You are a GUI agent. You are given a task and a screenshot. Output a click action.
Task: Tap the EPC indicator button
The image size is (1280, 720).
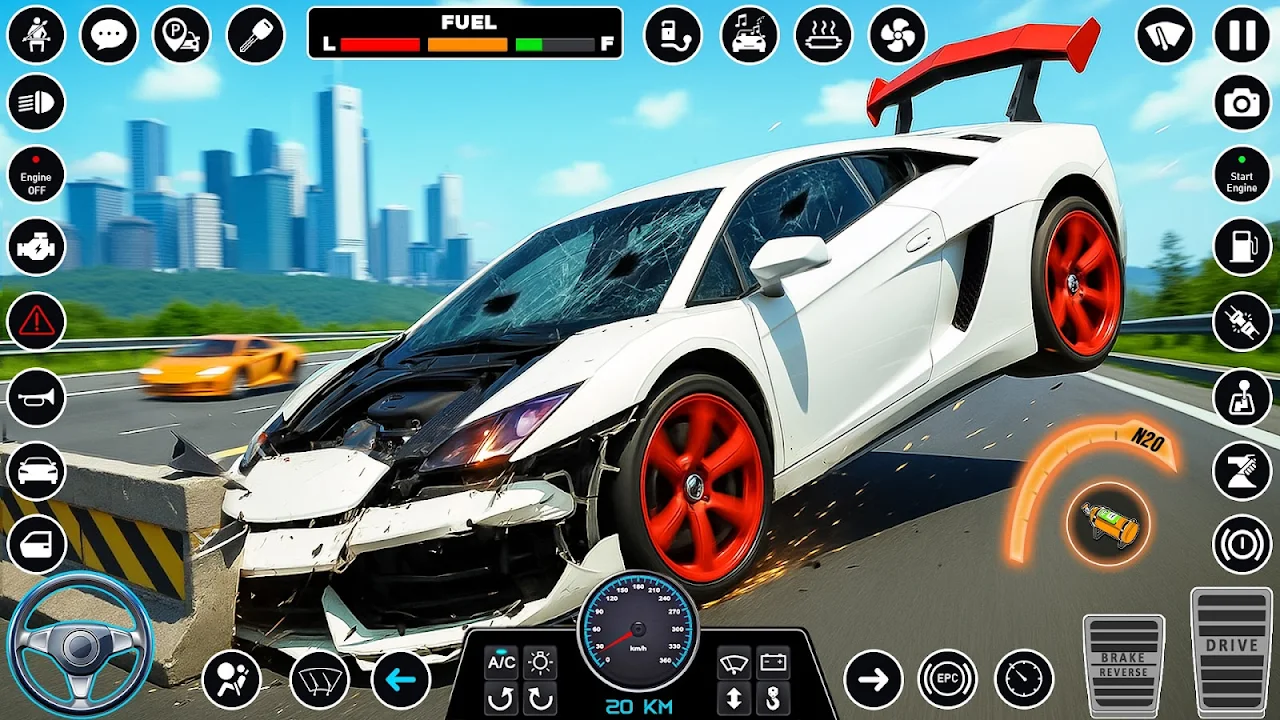coord(947,680)
